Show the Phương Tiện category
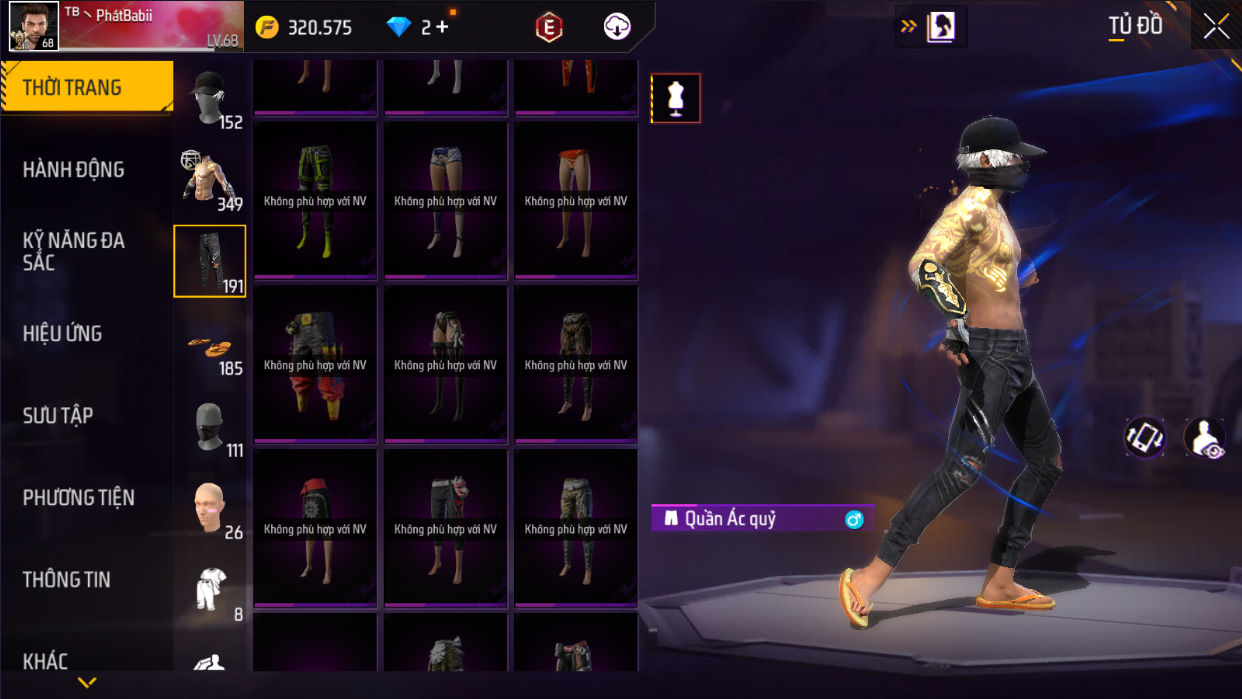1242x699 pixels. coord(78,498)
